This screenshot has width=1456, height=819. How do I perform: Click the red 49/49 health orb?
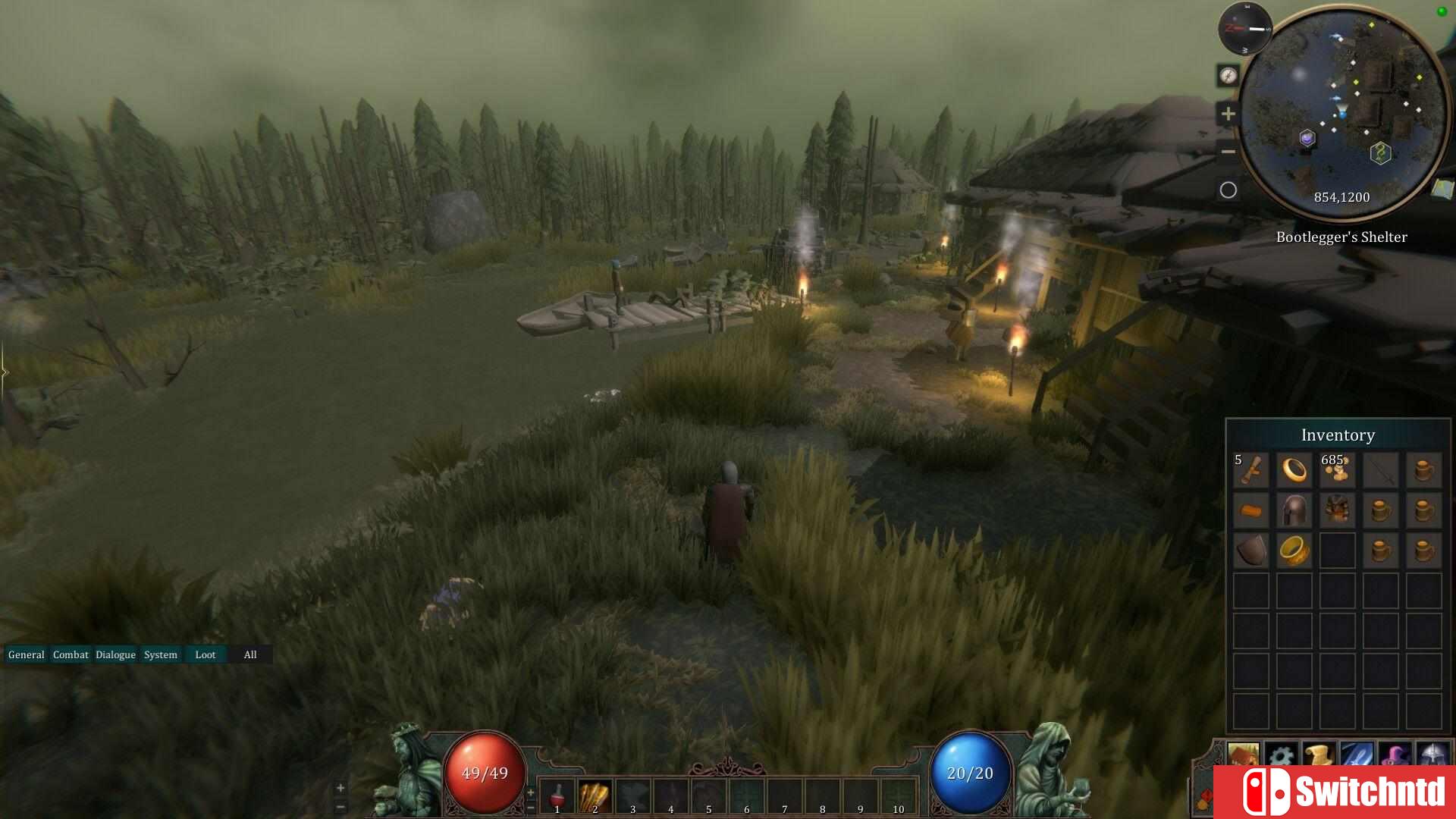click(x=484, y=772)
